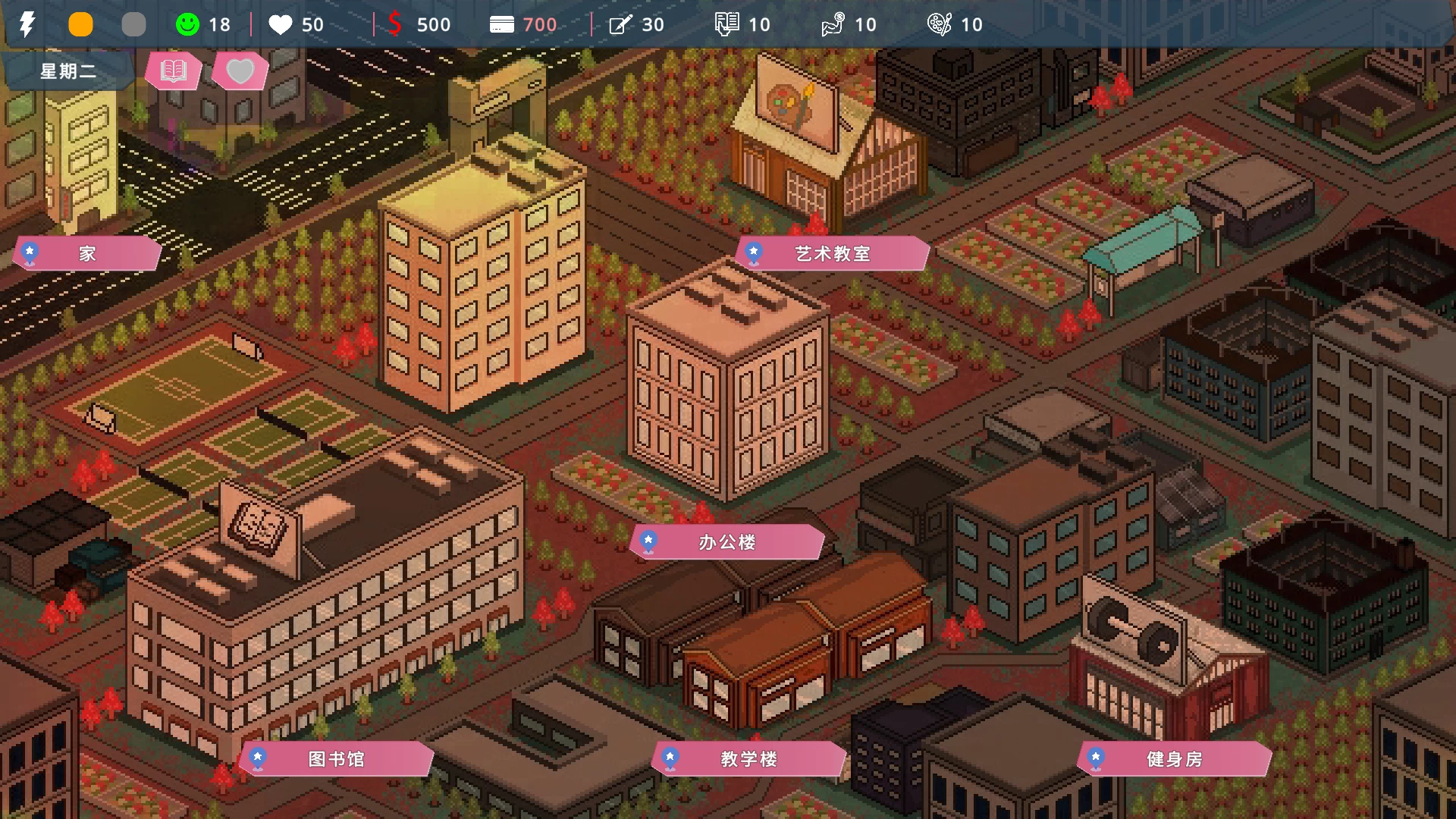
Task: Click the pencil study stat icon showing 30
Action: coord(620,24)
